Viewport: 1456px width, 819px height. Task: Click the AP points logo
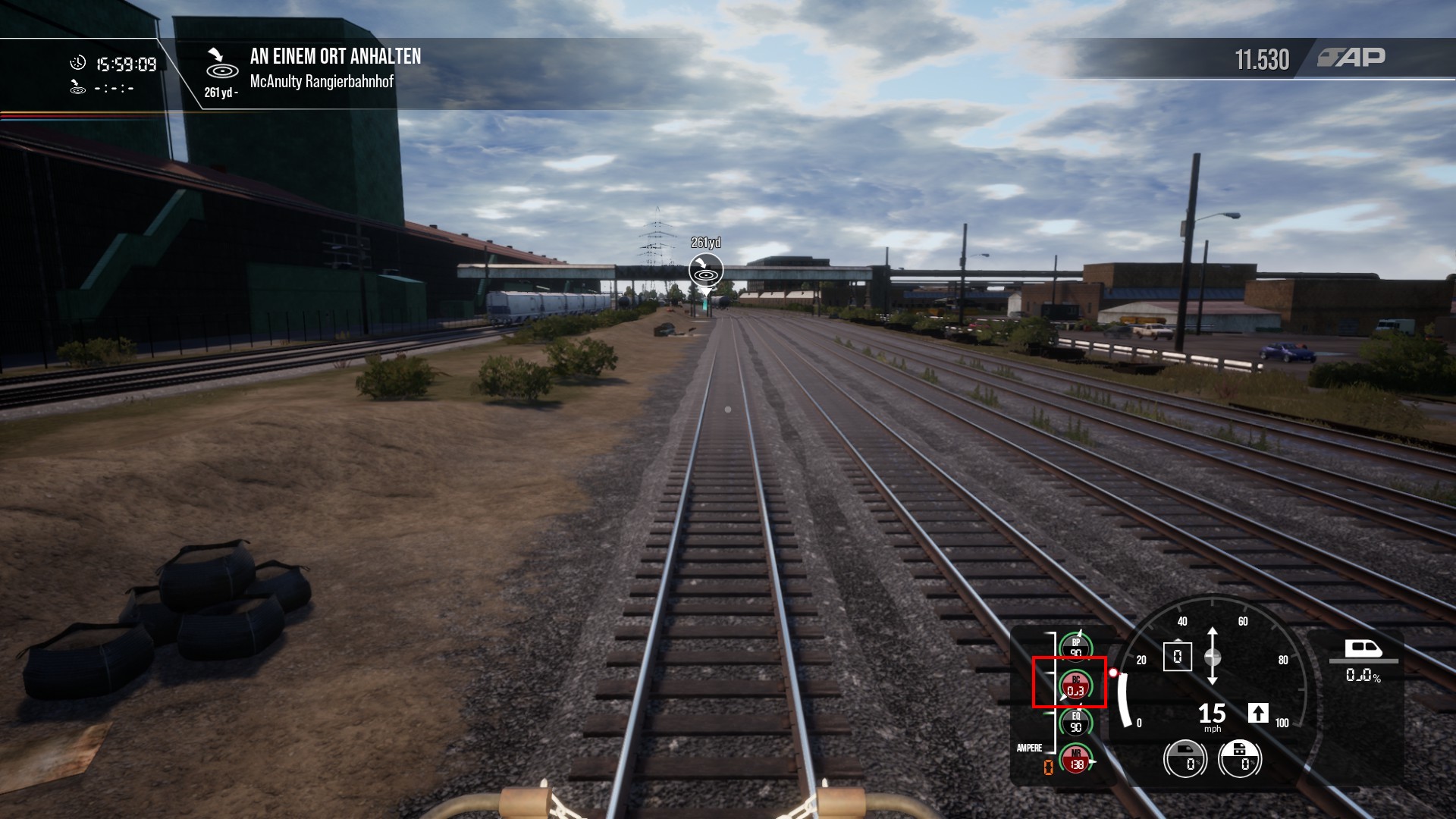[x=1351, y=58]
